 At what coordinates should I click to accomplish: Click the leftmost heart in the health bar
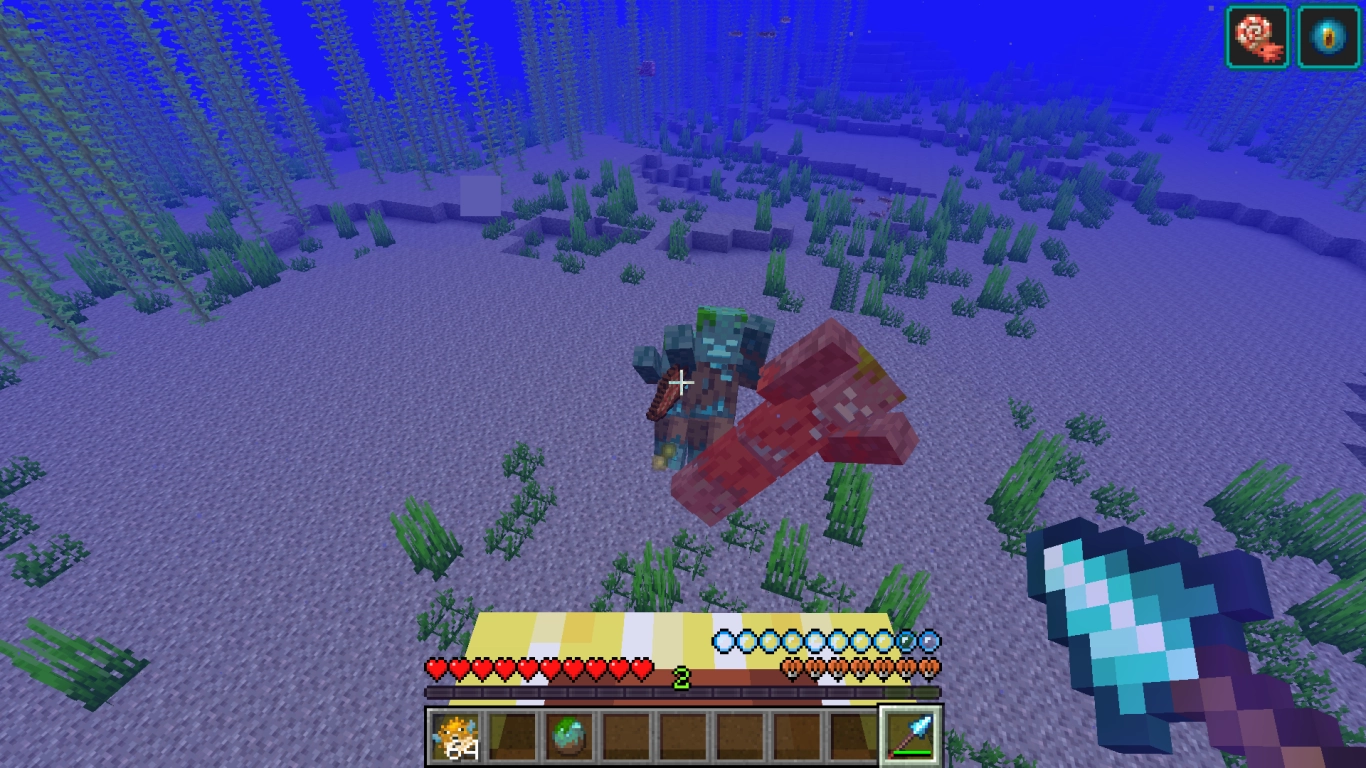pyautogui.click(x=436, y=670)
